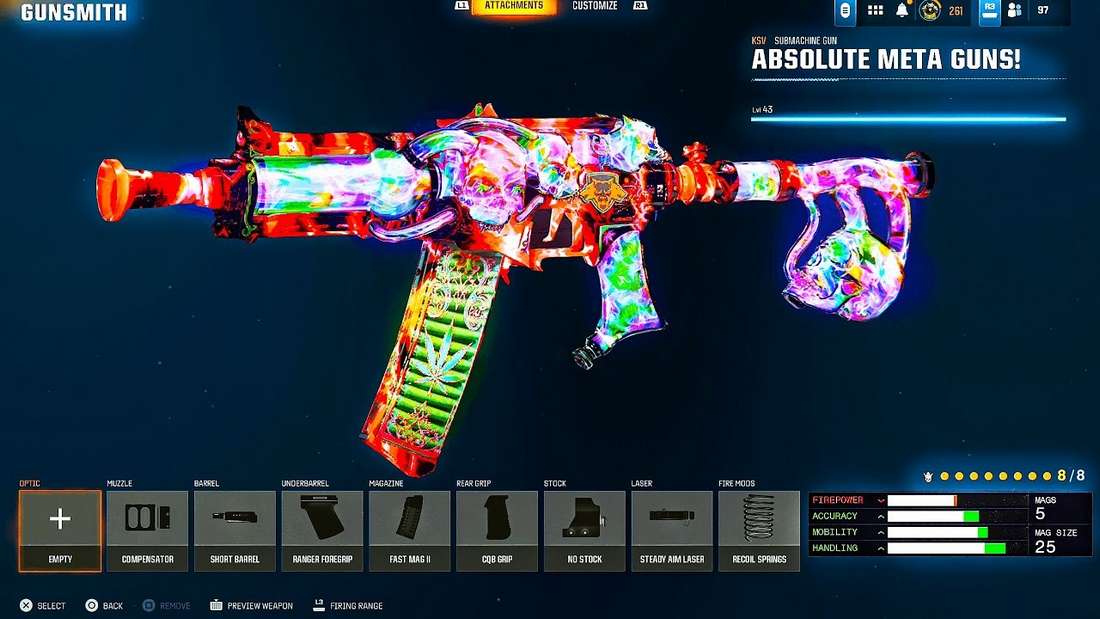
Task: Select the Recoil Springs fire mods slot
Action: pyautogui.click(x=759, y=530)
